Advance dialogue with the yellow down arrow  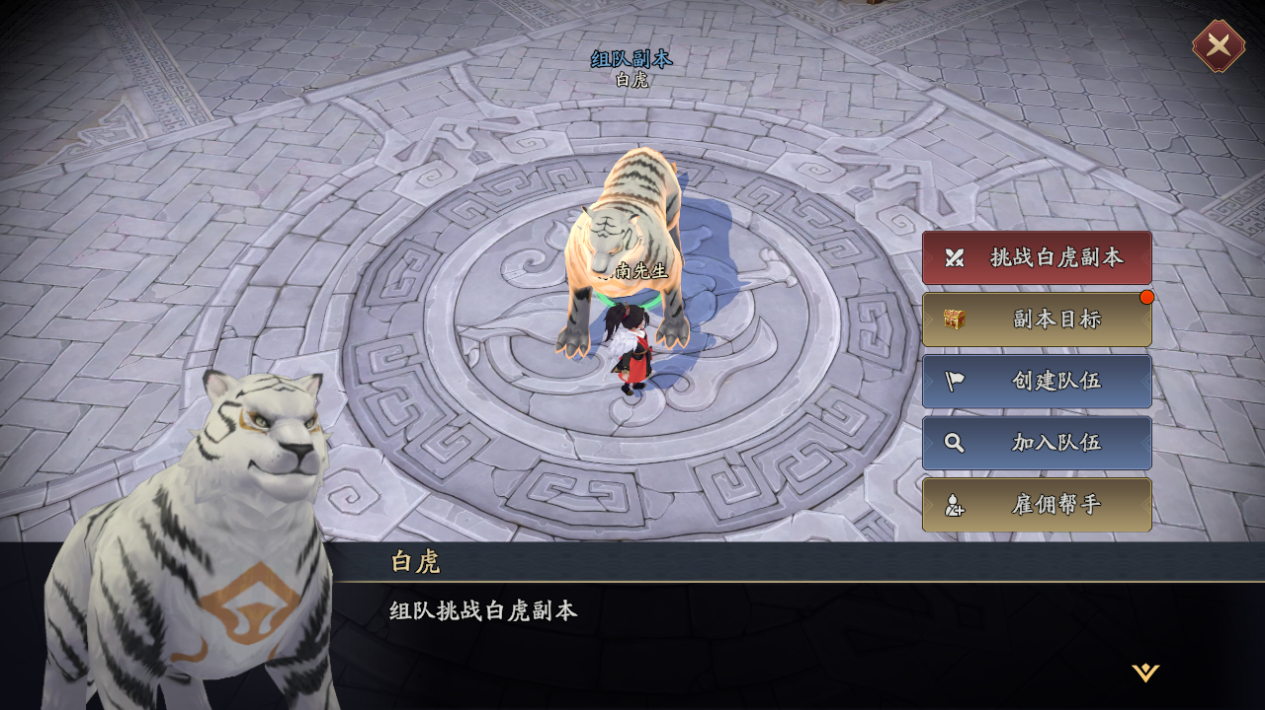1145,673
